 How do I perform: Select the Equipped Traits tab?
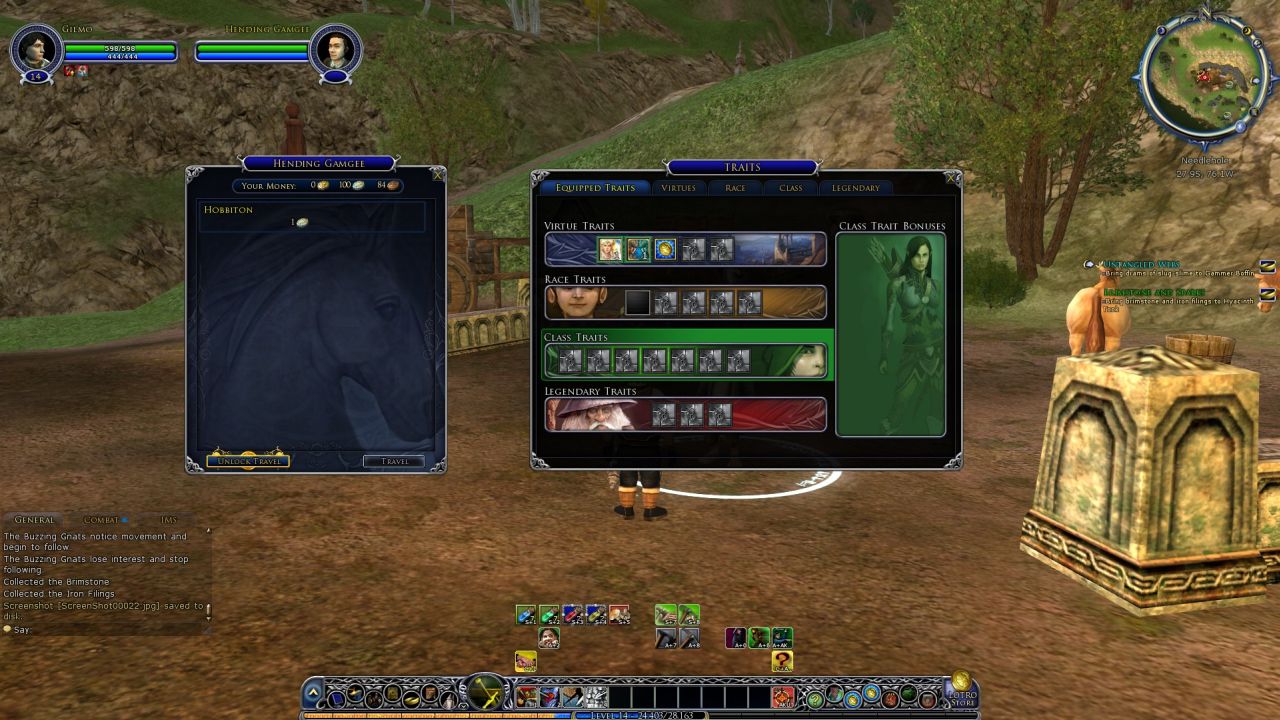(x=595, y=188)
